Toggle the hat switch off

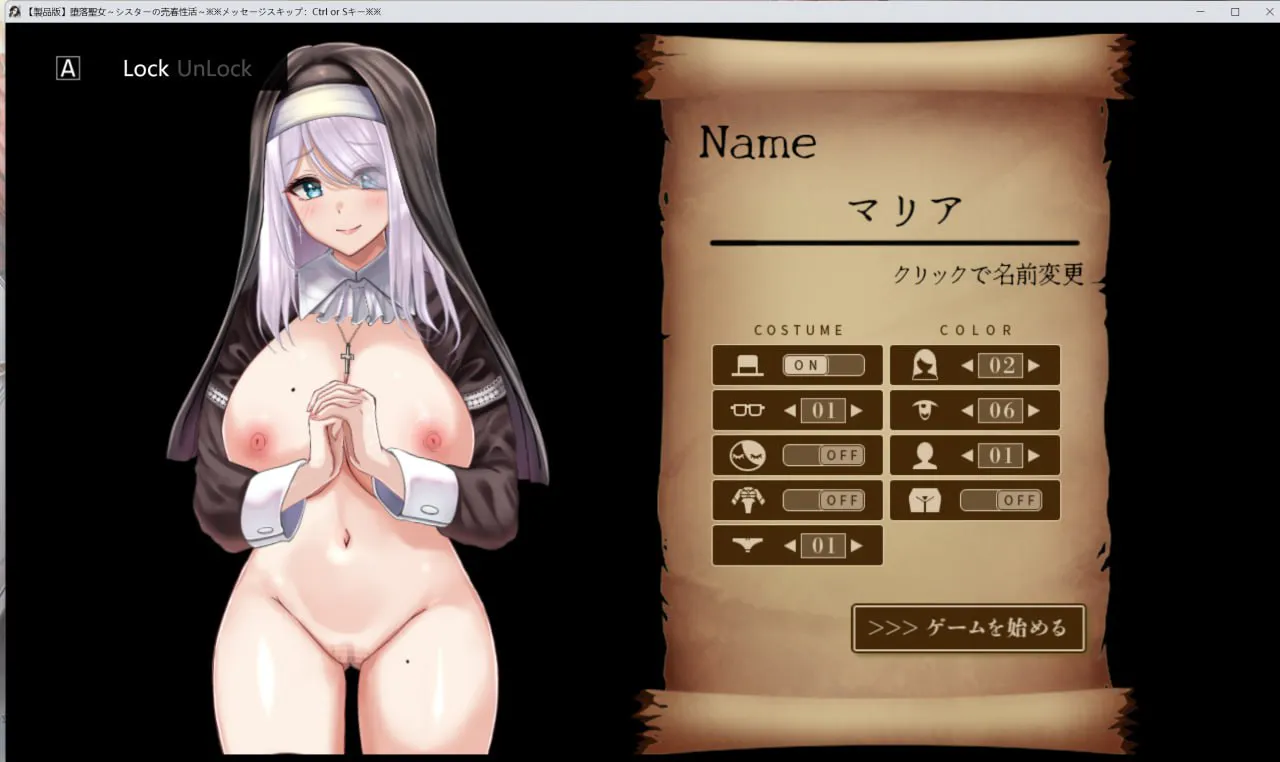[x=822, y=364]
